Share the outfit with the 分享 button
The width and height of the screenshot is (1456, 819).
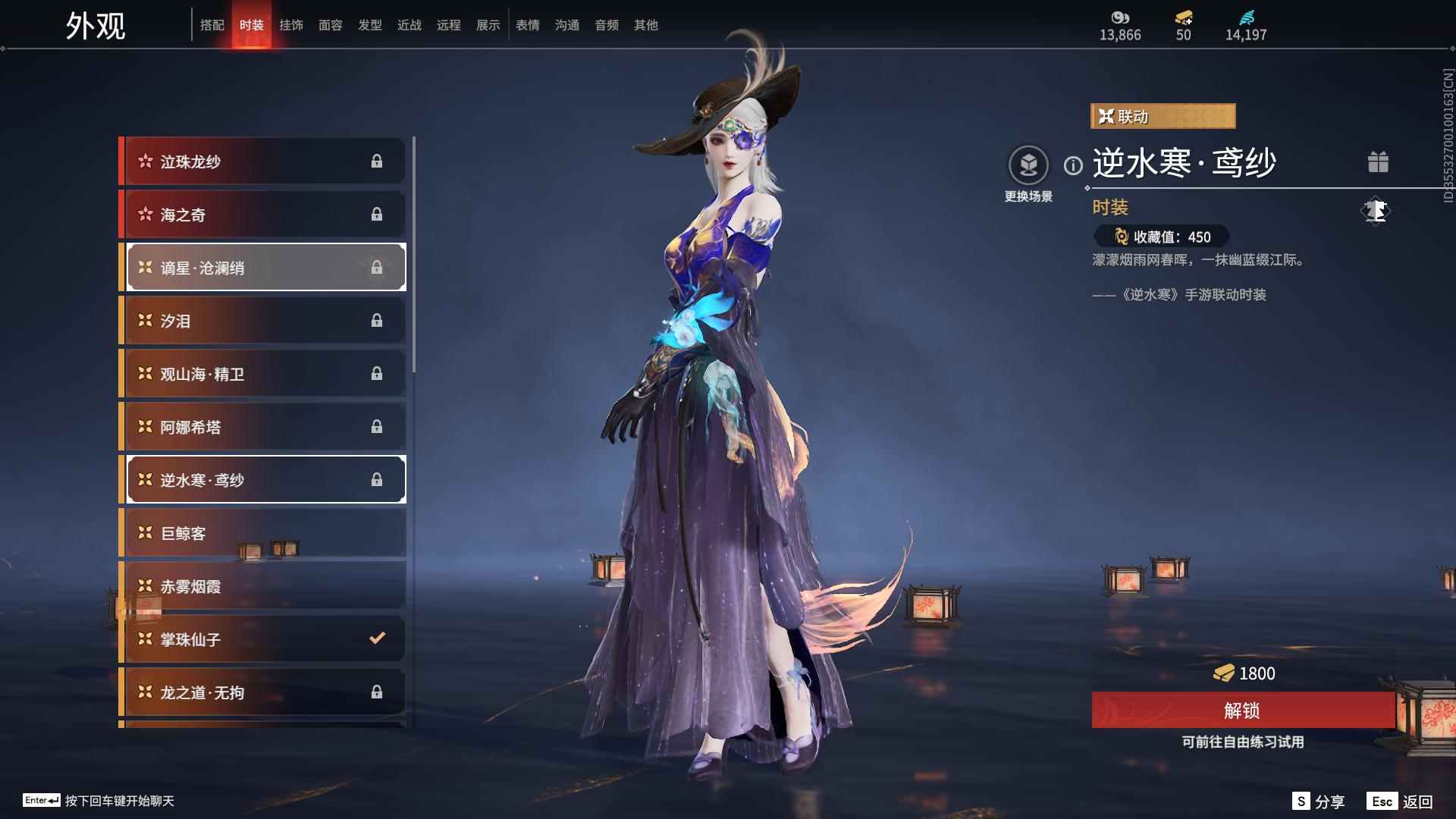click(x=1319, y=802)
